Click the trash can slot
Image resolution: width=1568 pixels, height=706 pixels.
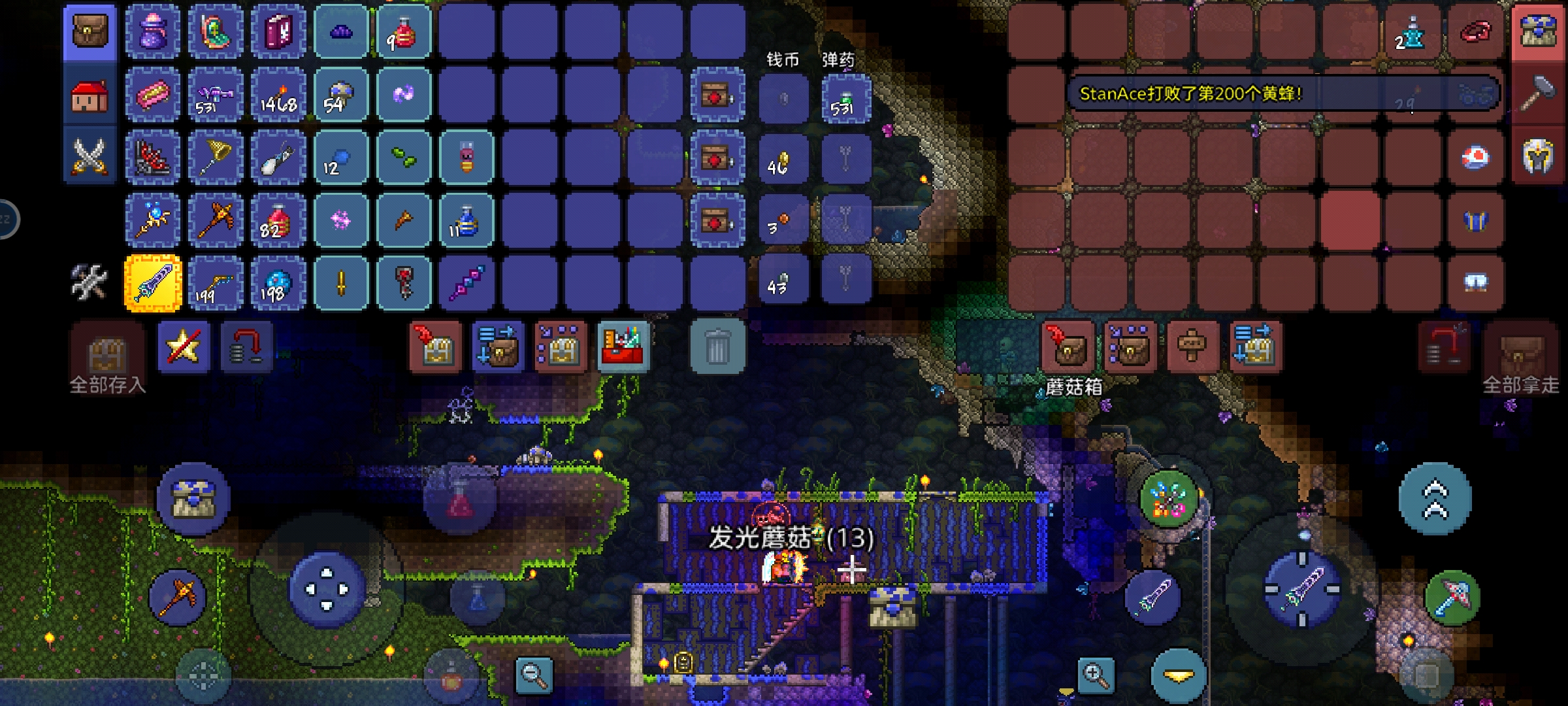click(x=717, y=346)
